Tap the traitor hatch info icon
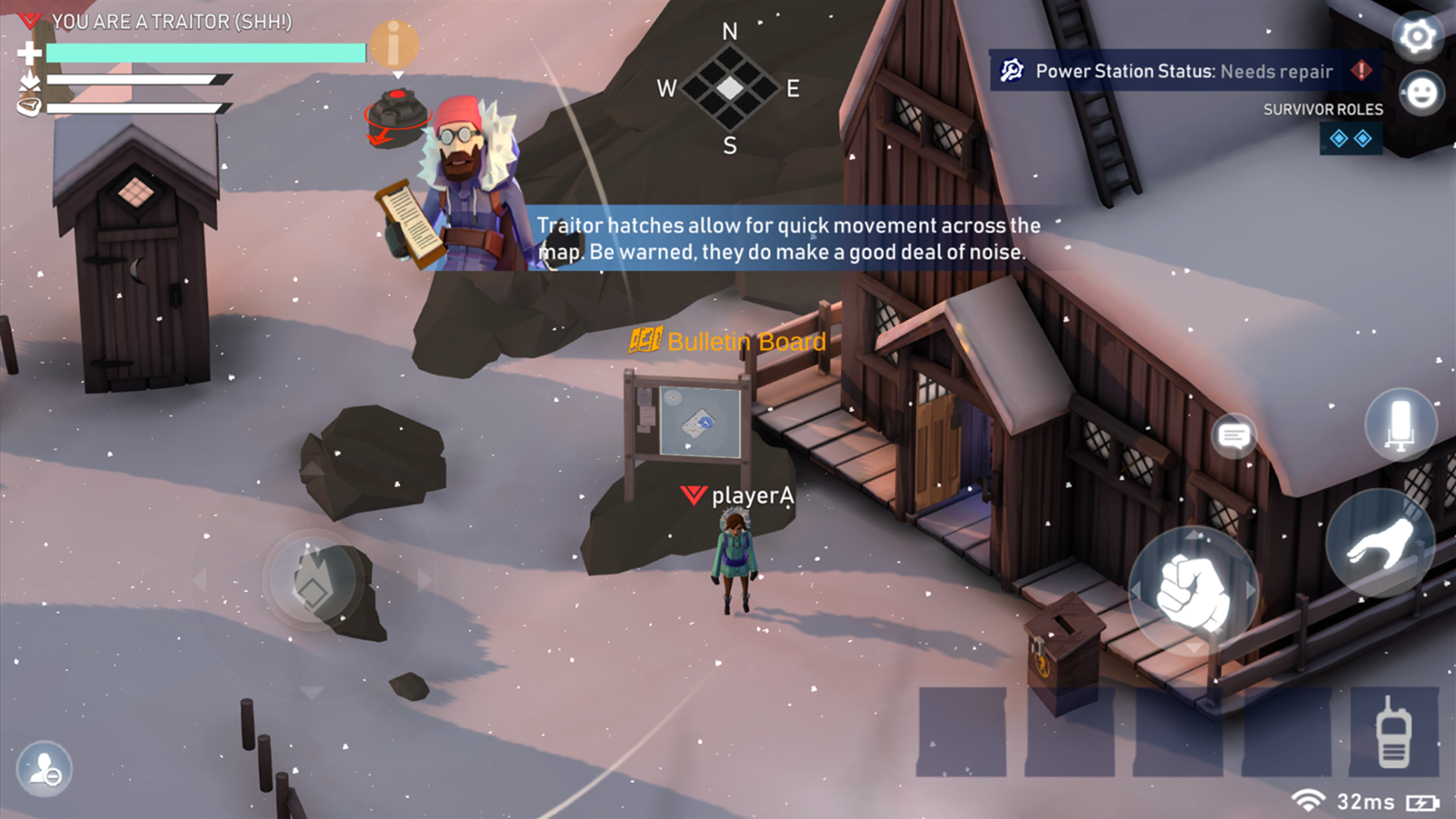 (395, 45)
